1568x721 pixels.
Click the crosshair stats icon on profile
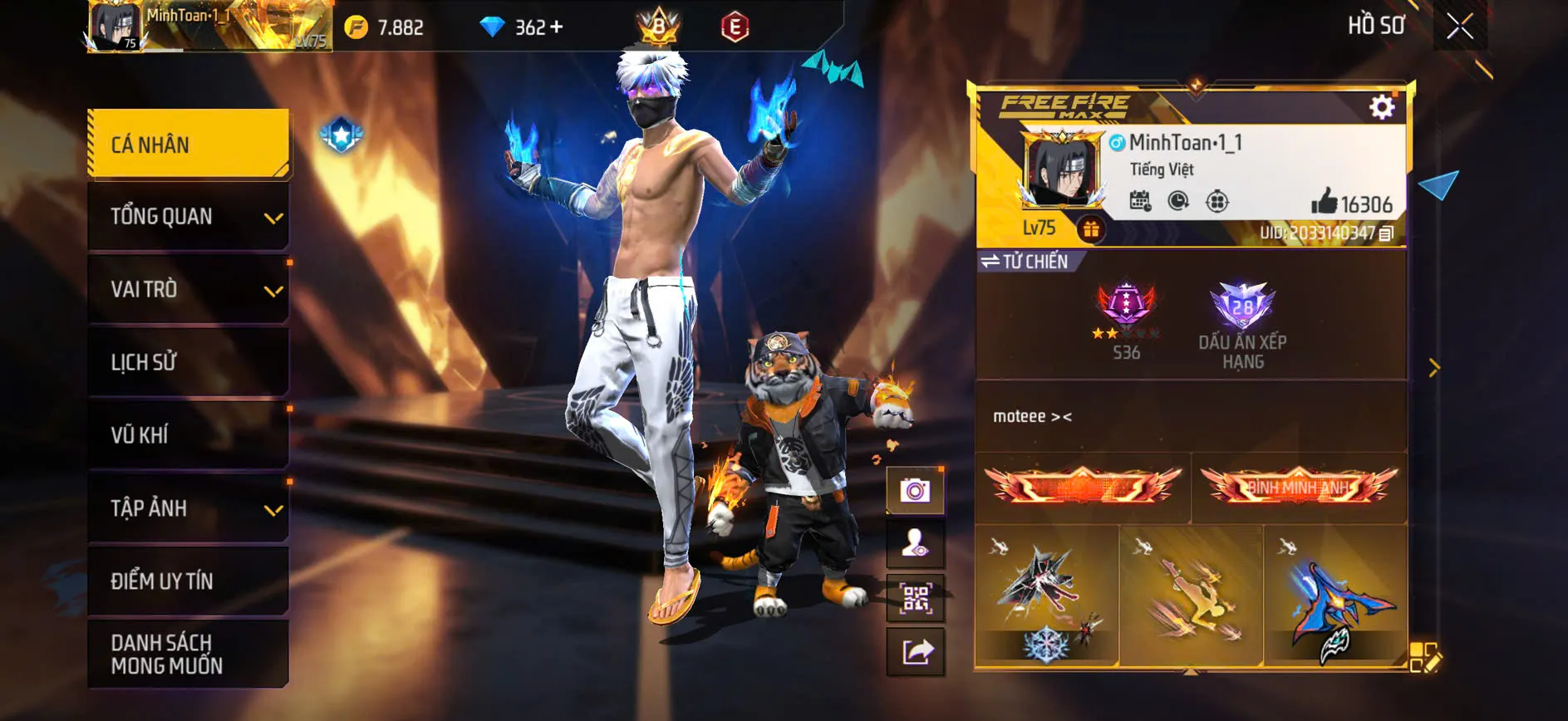pyautogui.click(x=1219, y=199)
